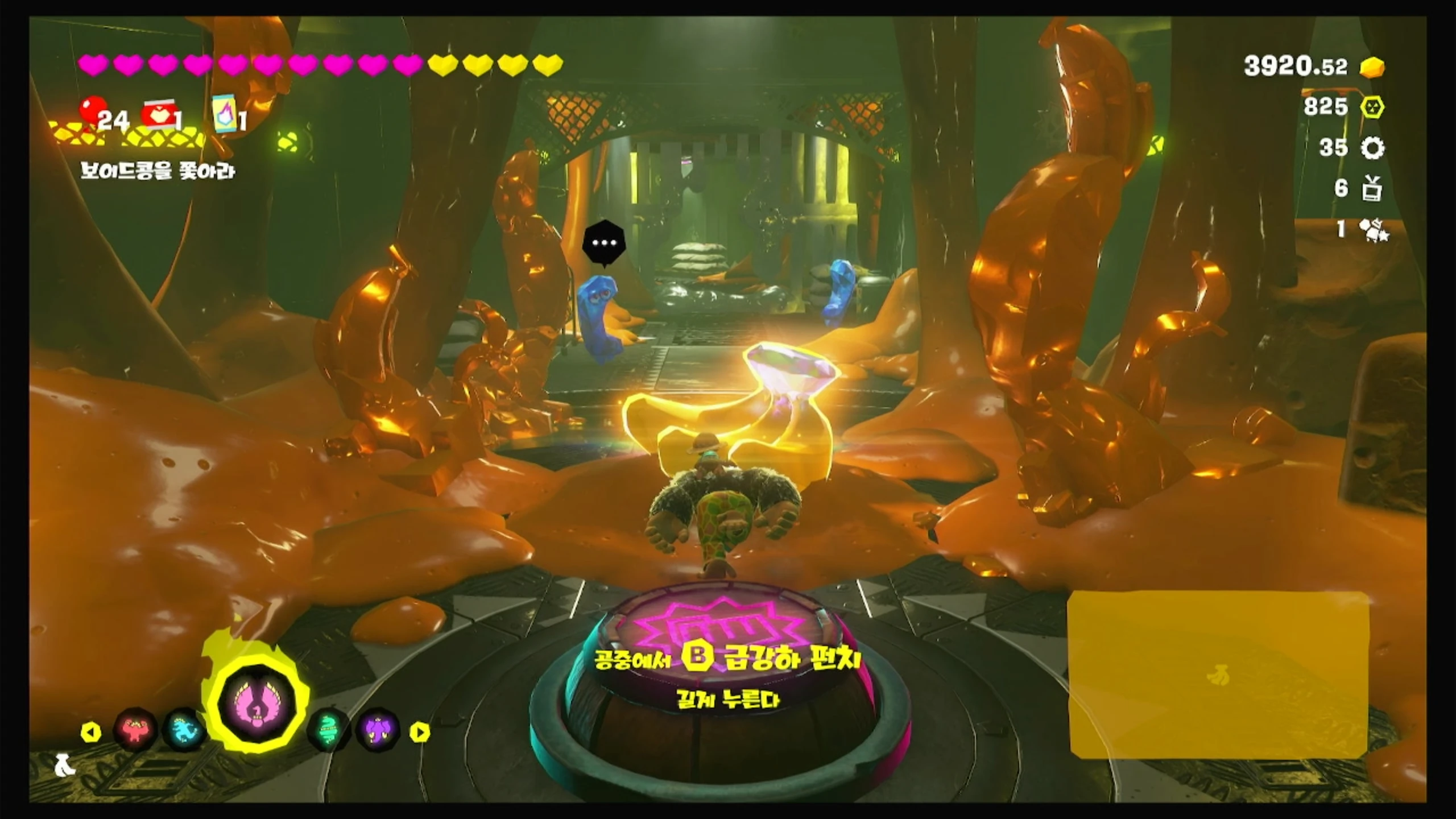Open the yellow minimap panel
Screen dimensions: 1456x819
pos(1218,675)
